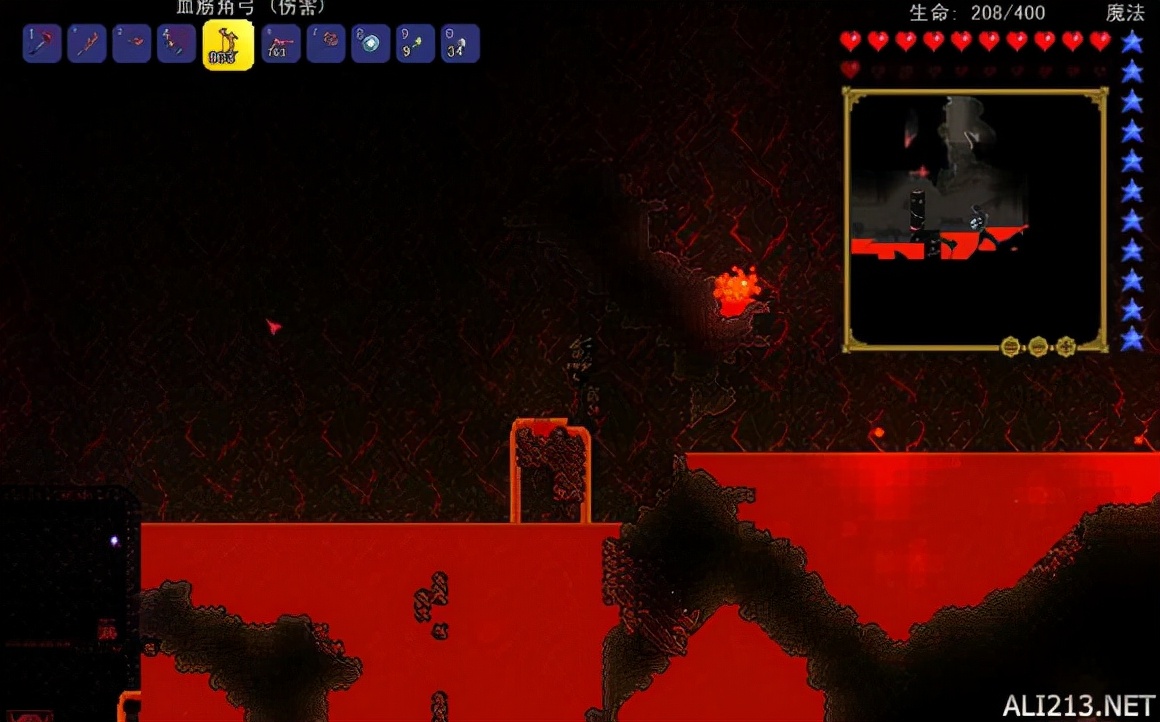The image size is (1160, 722).
Task: Zoom out the minimap with the minus button
Action: [1038, 346]
